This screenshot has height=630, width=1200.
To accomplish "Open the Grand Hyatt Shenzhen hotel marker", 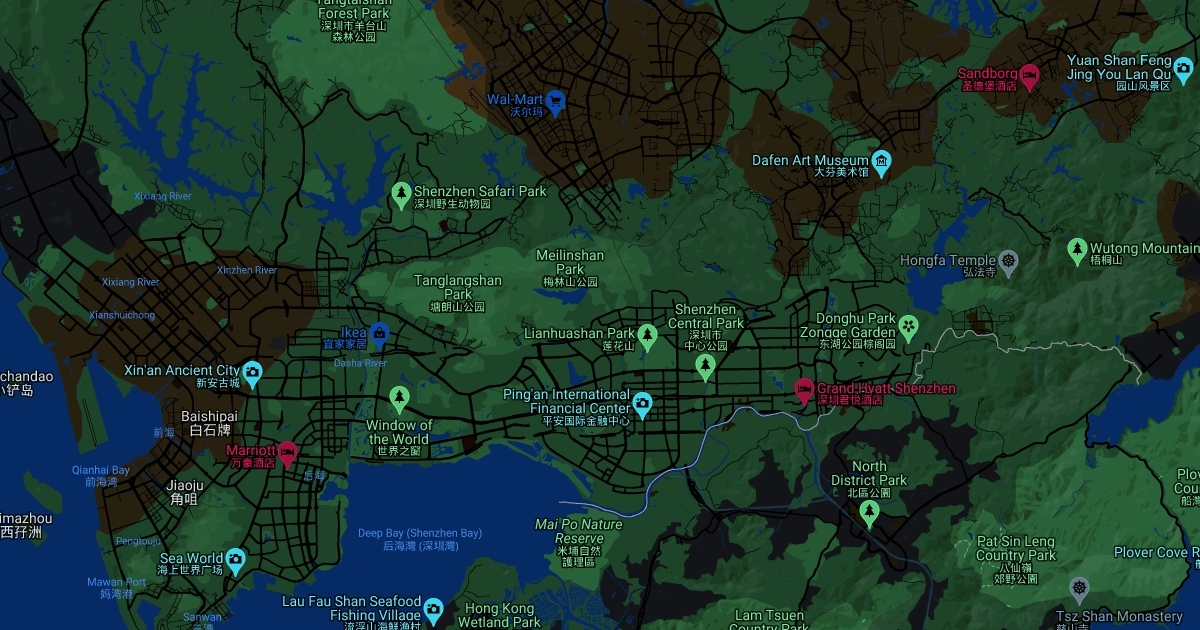I will coord(804,388).
